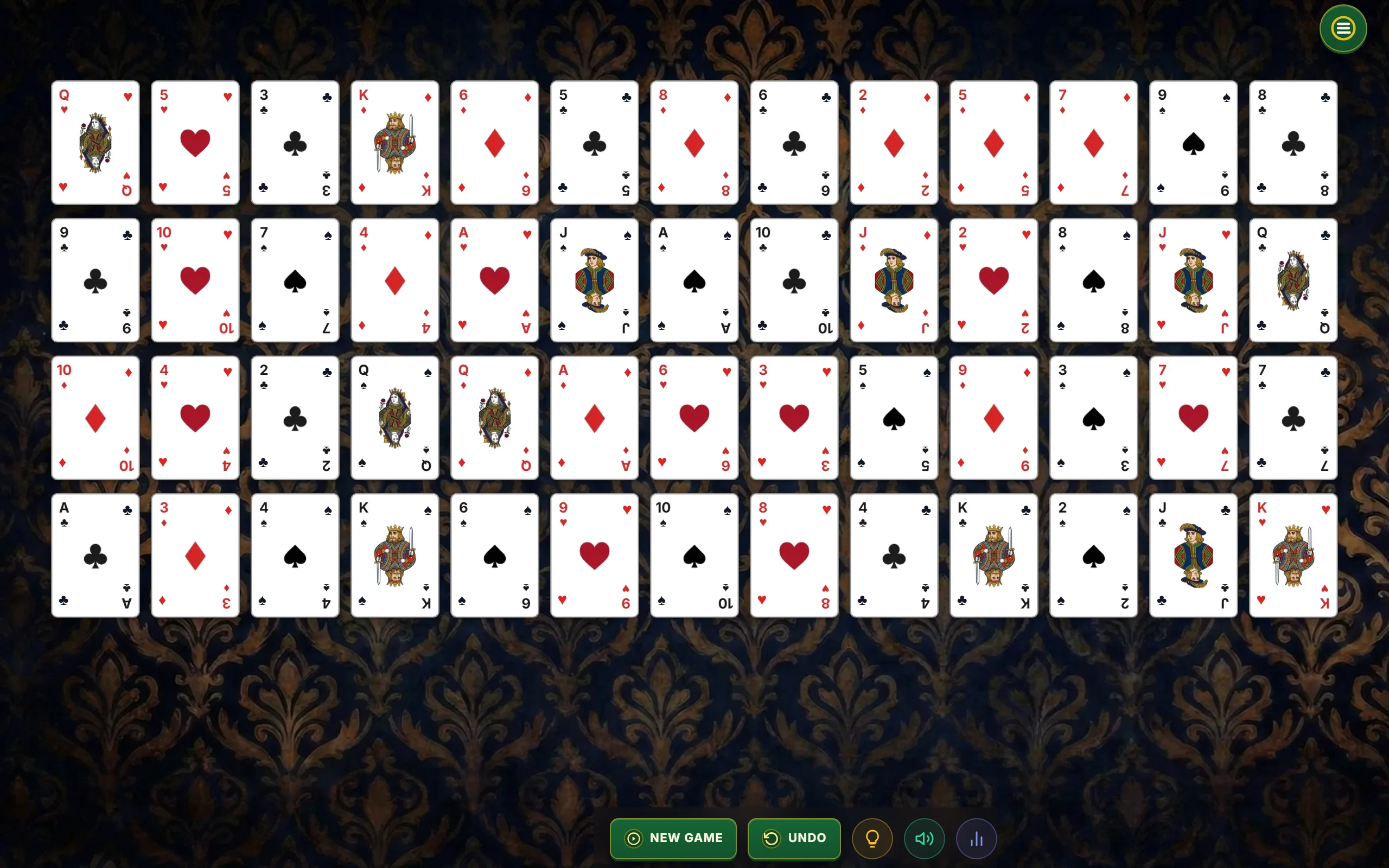Click the 9 of Hearts in bottom row
1389x868 pixels.
594,555
